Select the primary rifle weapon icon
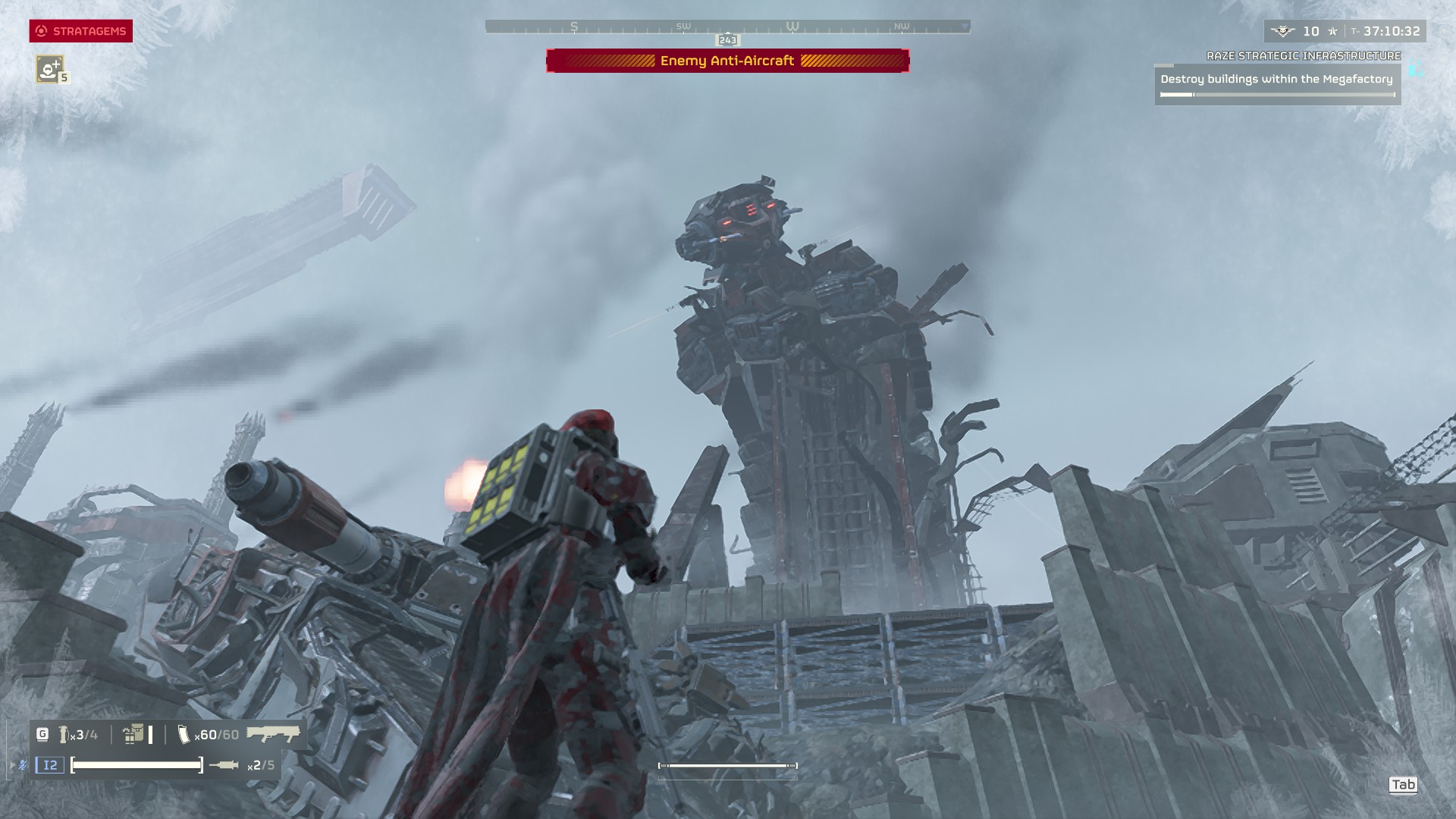Image resolution: width=1456 pixels, height=819 pixels. (273, 734)
